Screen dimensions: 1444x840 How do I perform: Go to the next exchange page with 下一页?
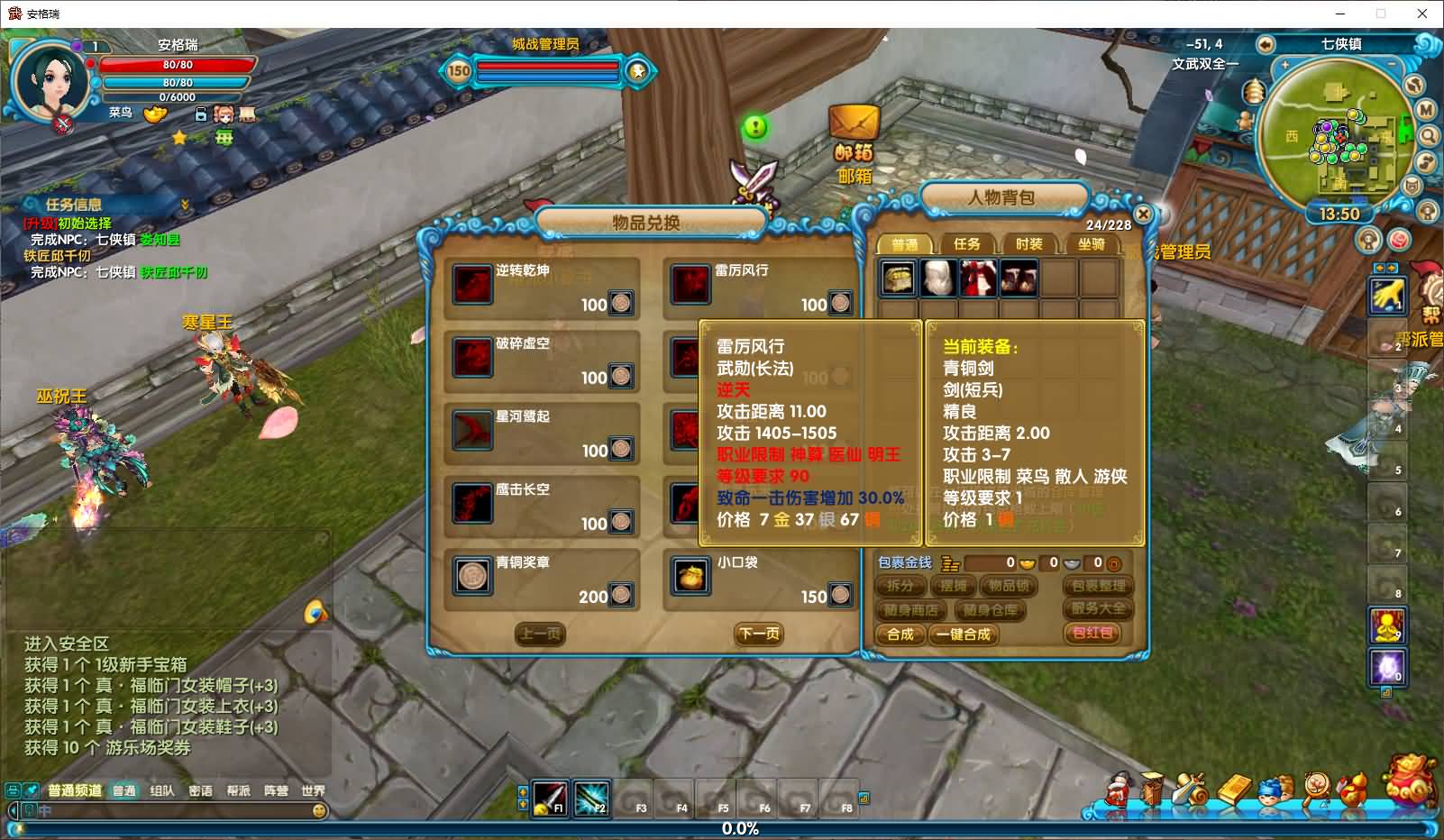(759, 634)
